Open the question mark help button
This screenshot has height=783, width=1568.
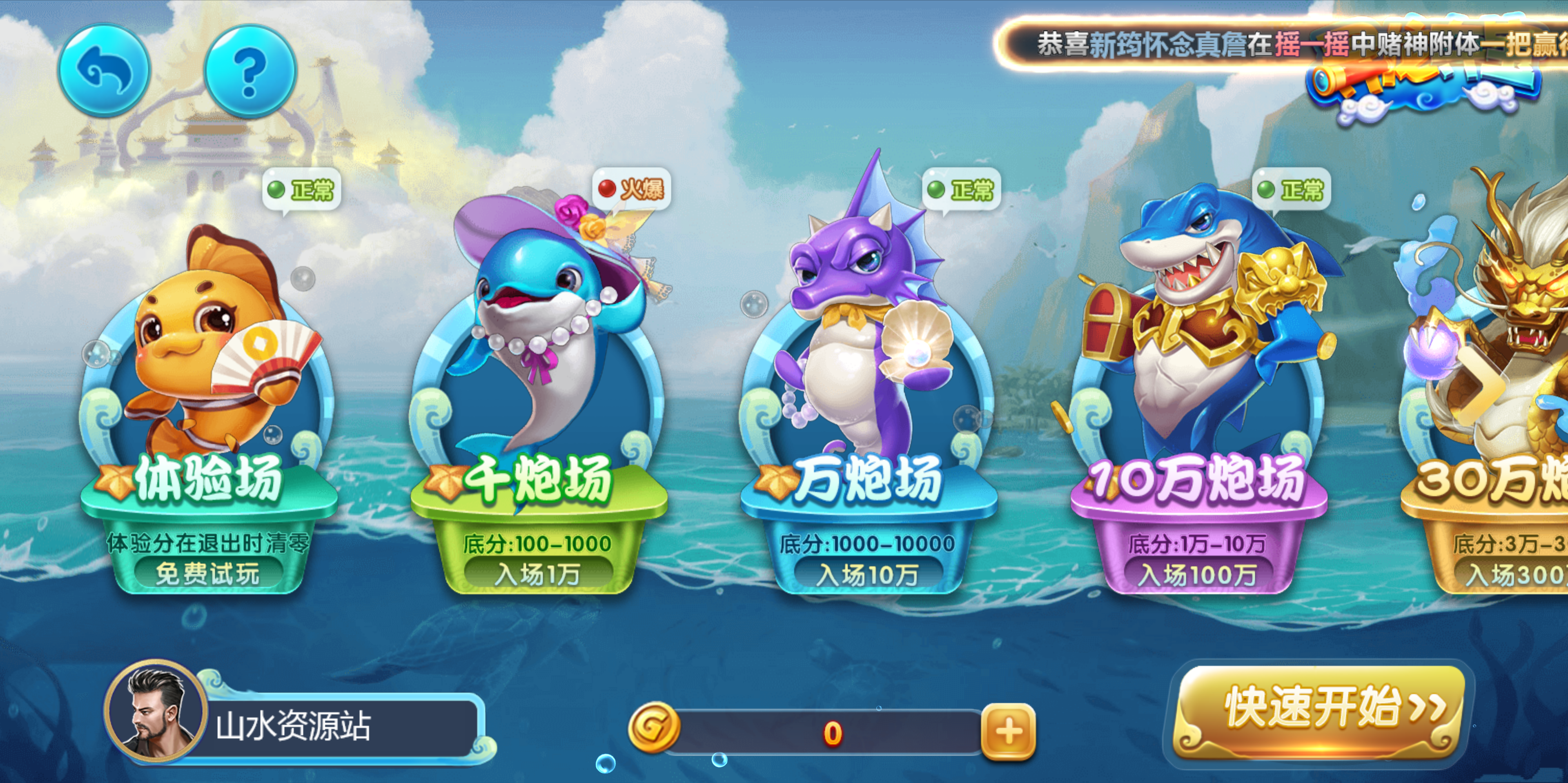(x=250, y=71)
